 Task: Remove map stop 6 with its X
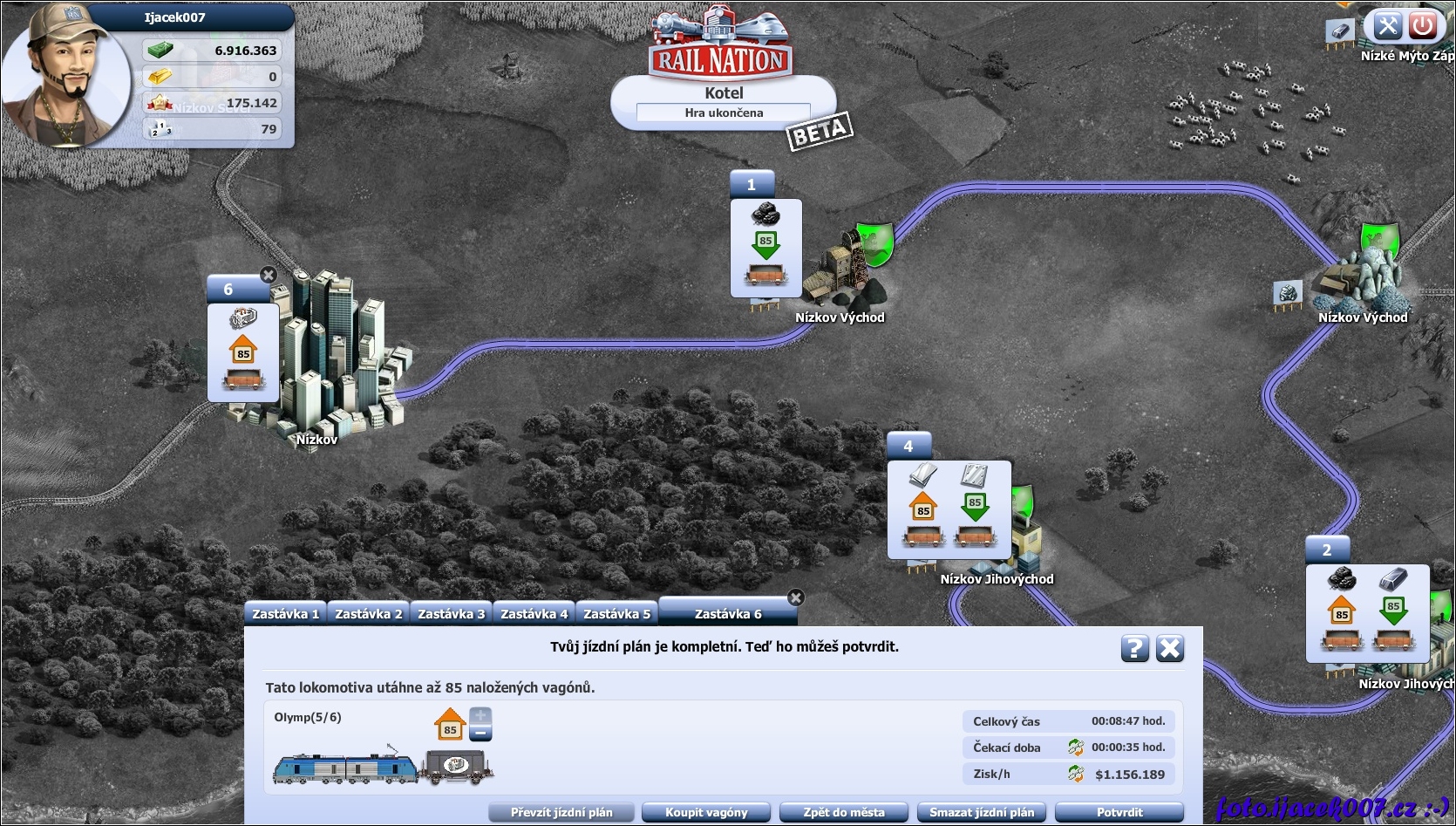click(269, 275)
